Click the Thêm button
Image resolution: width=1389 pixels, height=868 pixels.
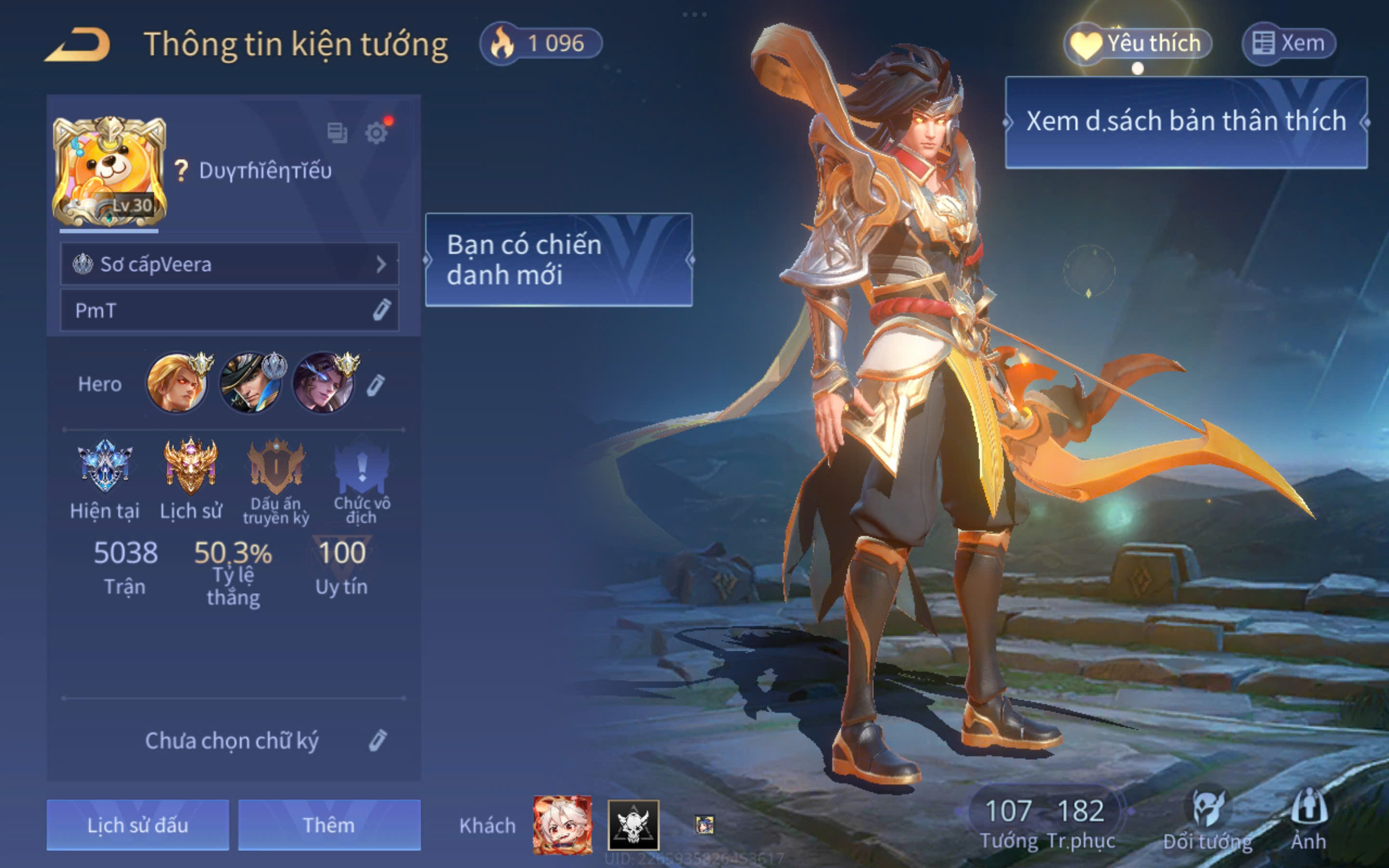coord(329,825)
